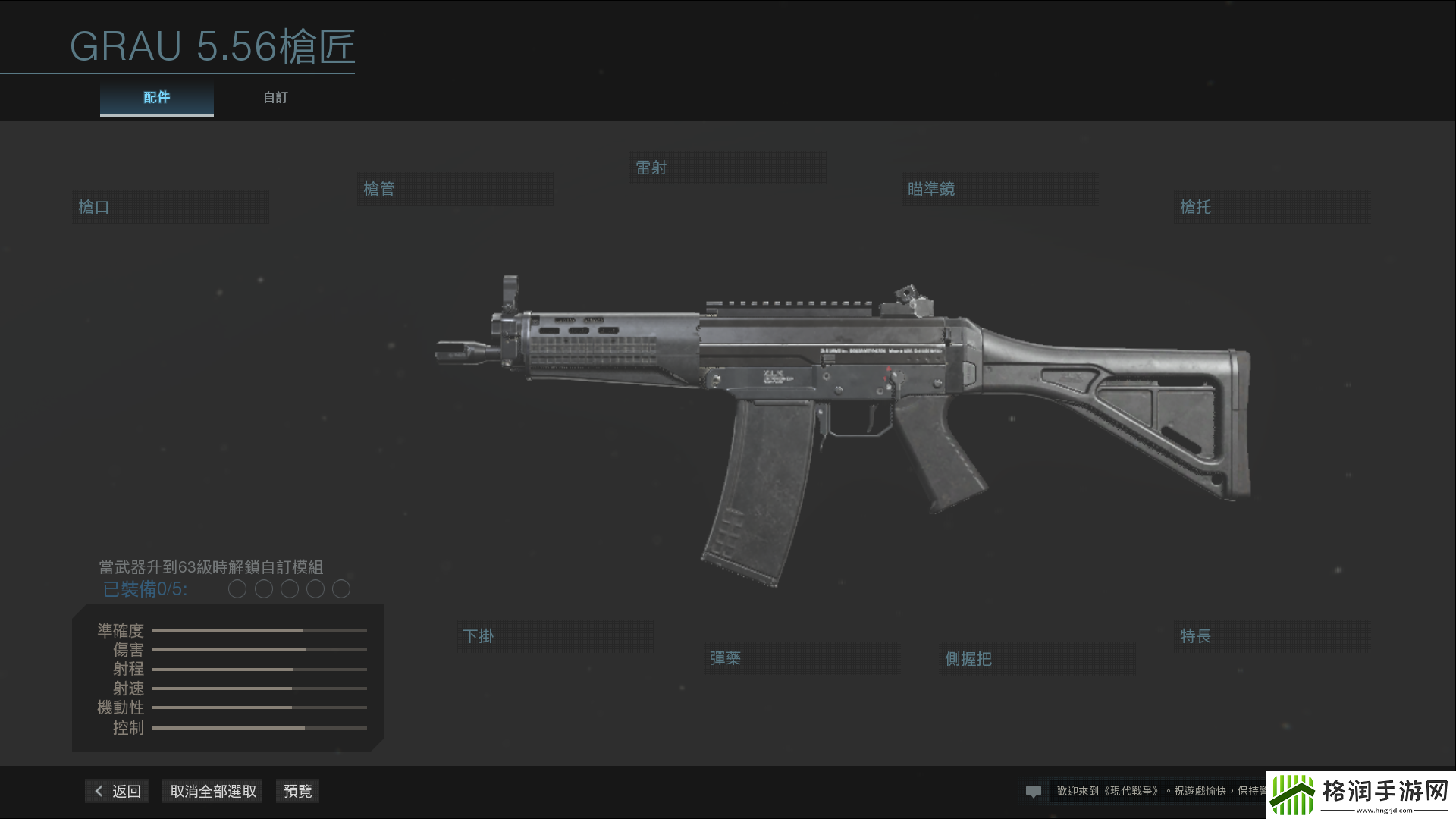Select the 彈藥 (ammunition) attachment slot
1456x819 pixels.
click(802, 658)
